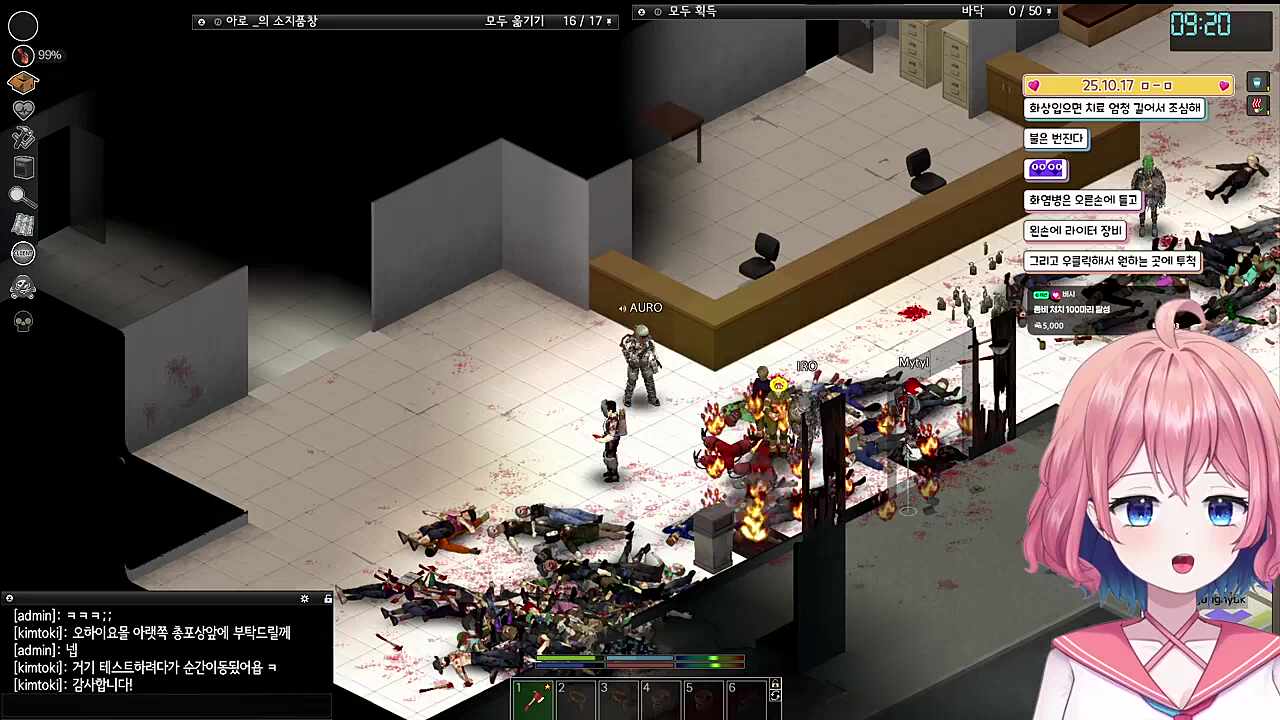
Task: Close the character inventory window
Action: pos(202,21)
